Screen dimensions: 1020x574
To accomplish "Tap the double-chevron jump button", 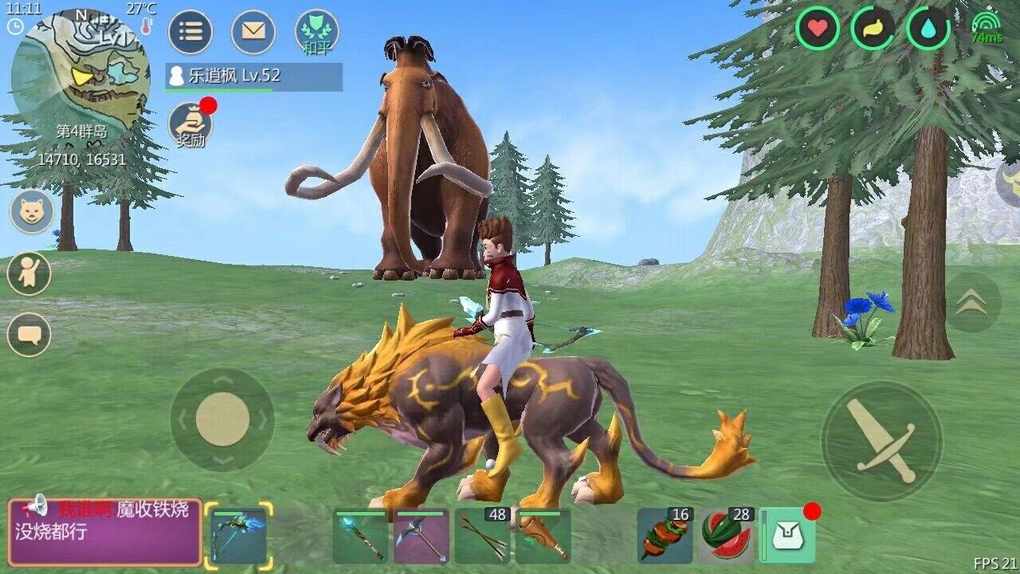I will [x=970, y=303].
